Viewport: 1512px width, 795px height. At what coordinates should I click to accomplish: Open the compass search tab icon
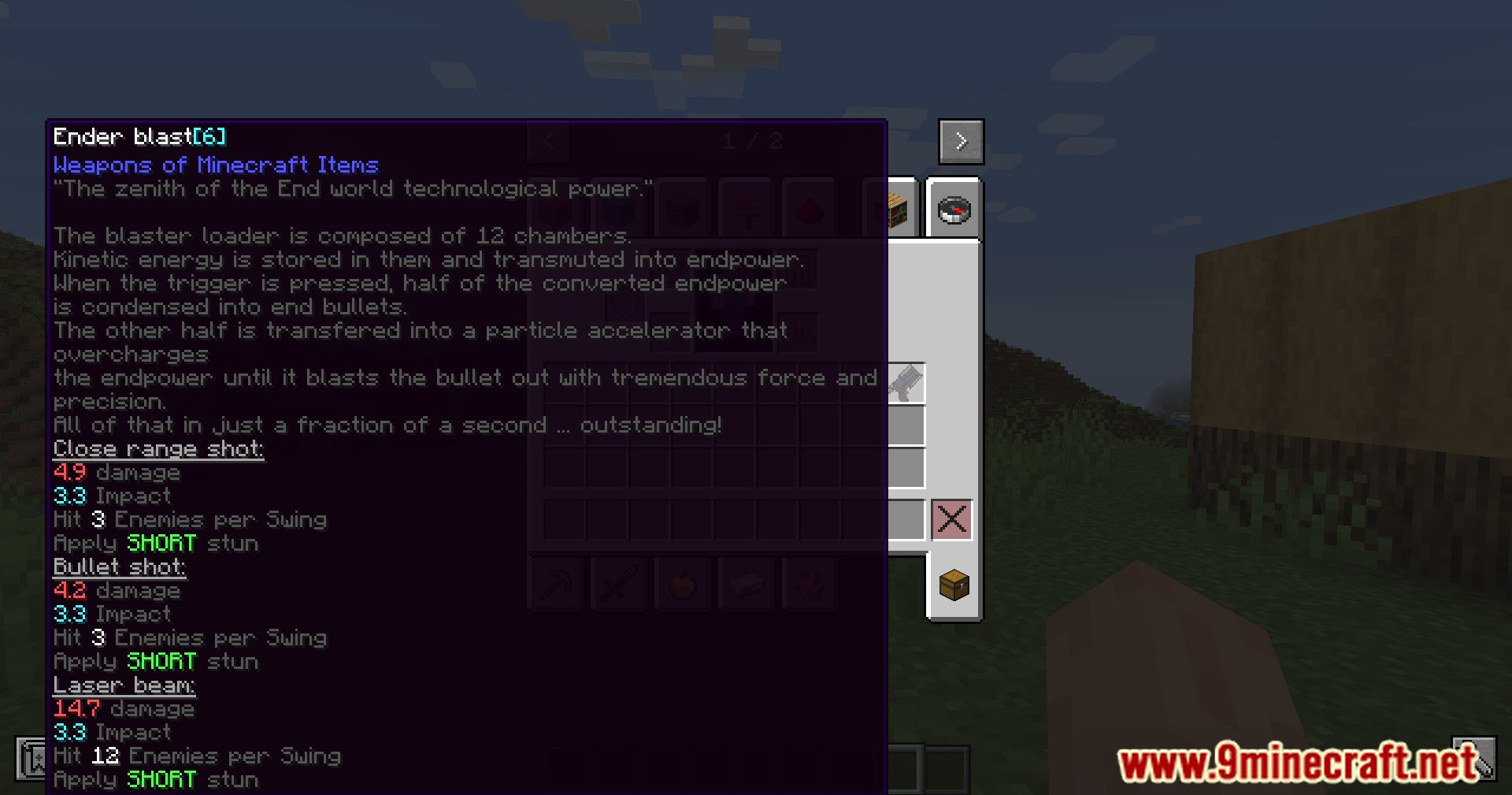coord(954,209)
